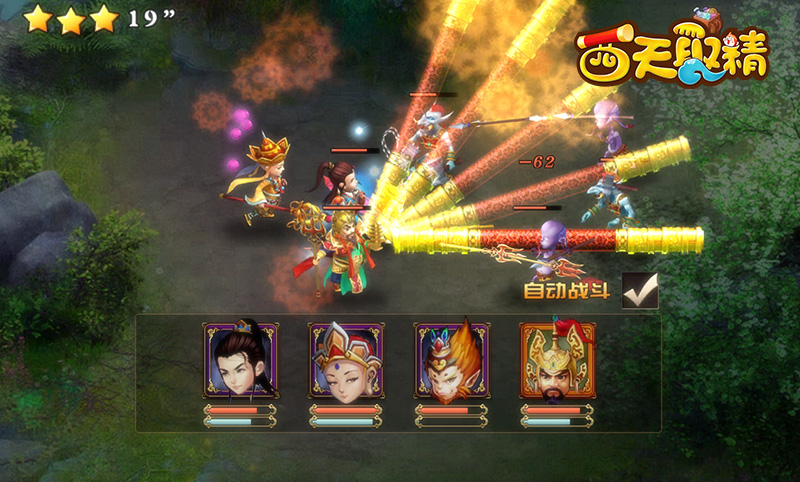Toggle the 自动战斗 auto-battle checkbox
This screenshot has width=800, height=482.
(640, 291)
